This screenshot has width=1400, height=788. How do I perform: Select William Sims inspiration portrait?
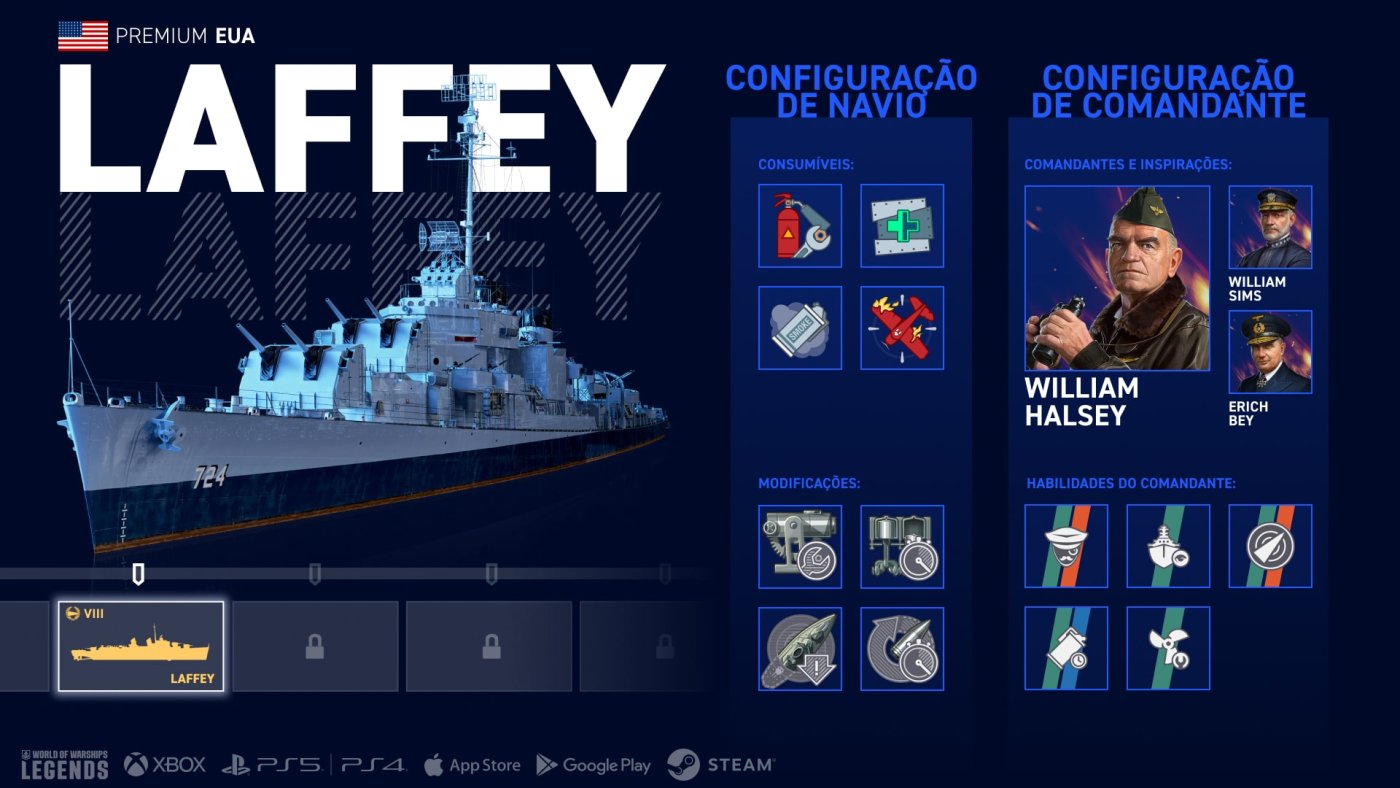click(x=1270, y=227)
